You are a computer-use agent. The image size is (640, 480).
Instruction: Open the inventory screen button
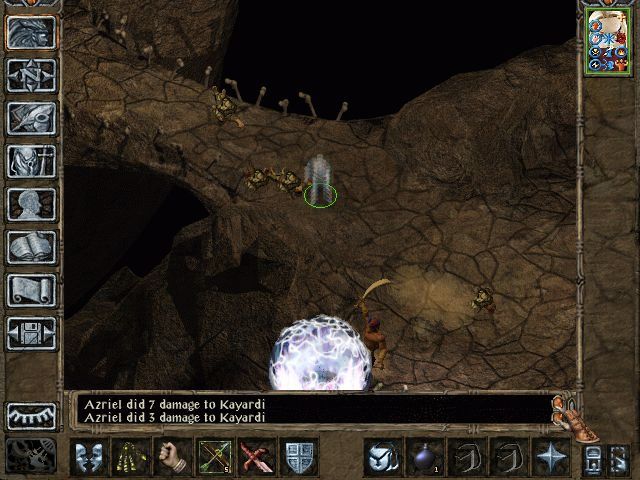[x=31, y=161]
